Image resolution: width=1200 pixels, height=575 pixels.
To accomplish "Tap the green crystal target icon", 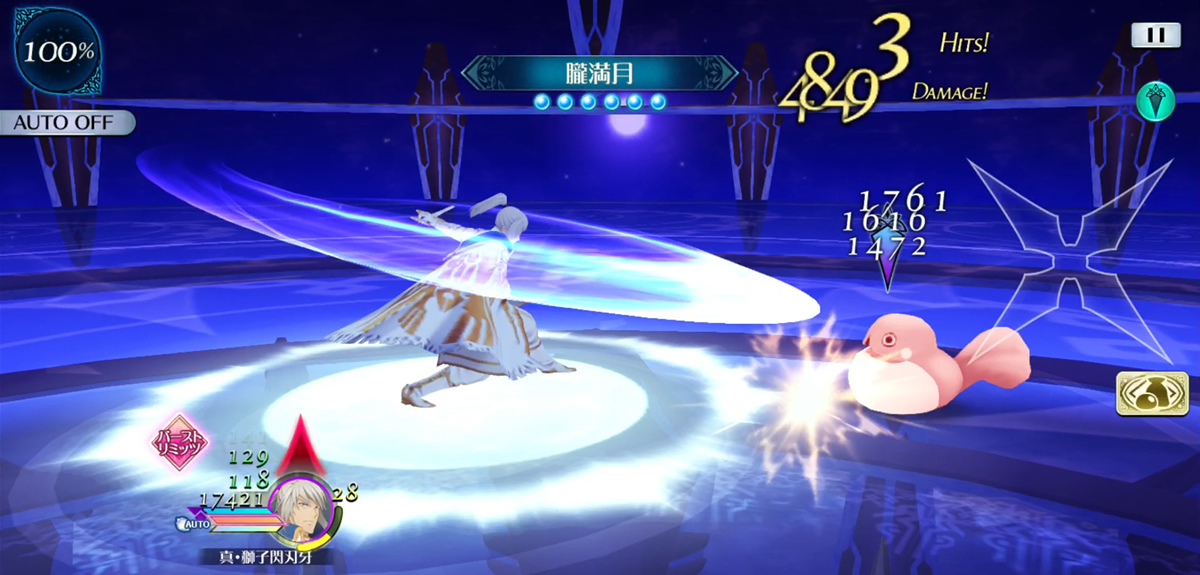I will pyautogui.click(x=1154, y=100).
